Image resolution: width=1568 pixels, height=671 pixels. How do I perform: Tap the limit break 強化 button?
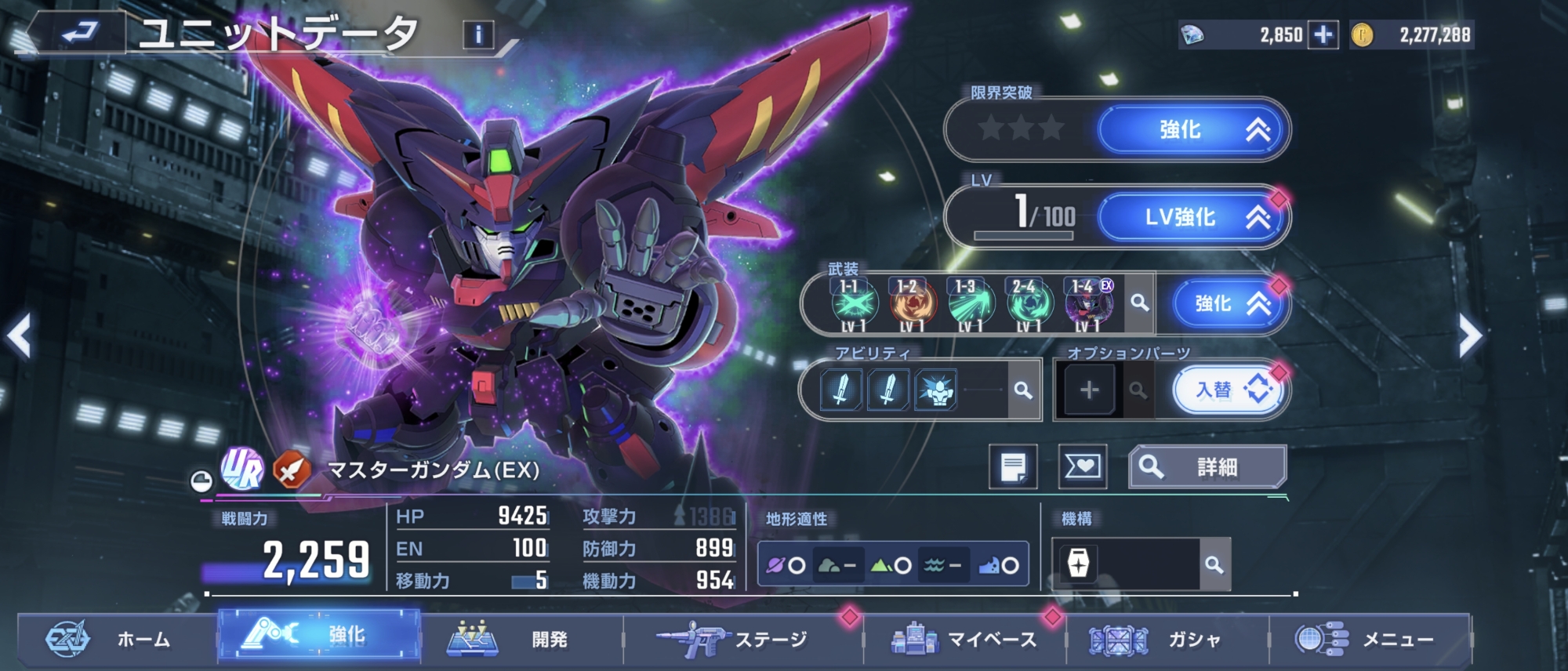(x=1192, y=130)
